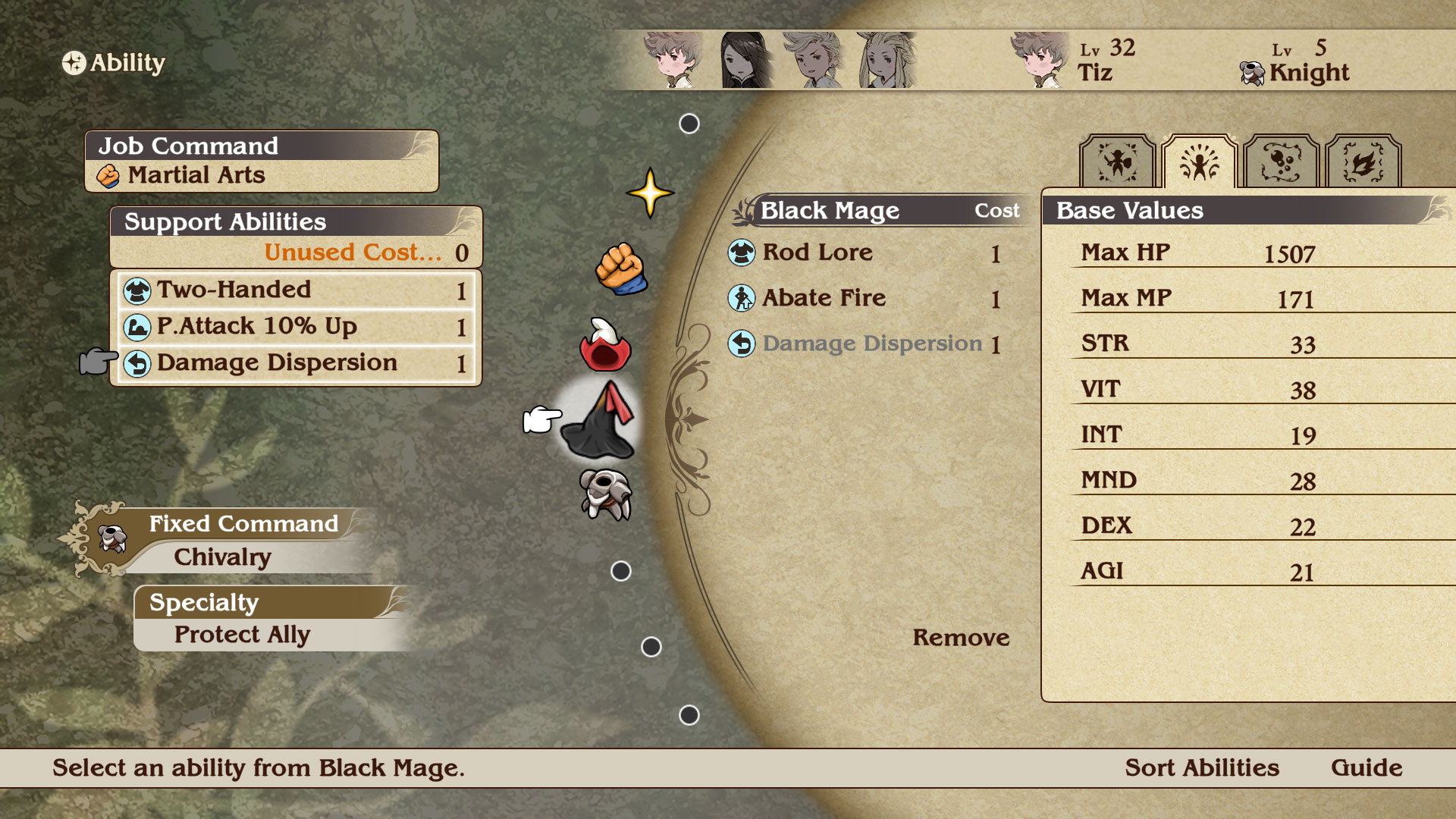The width and height of the screenshot is (1456, 819).
Task: Open the Guide
Action: click(1366, 767)
